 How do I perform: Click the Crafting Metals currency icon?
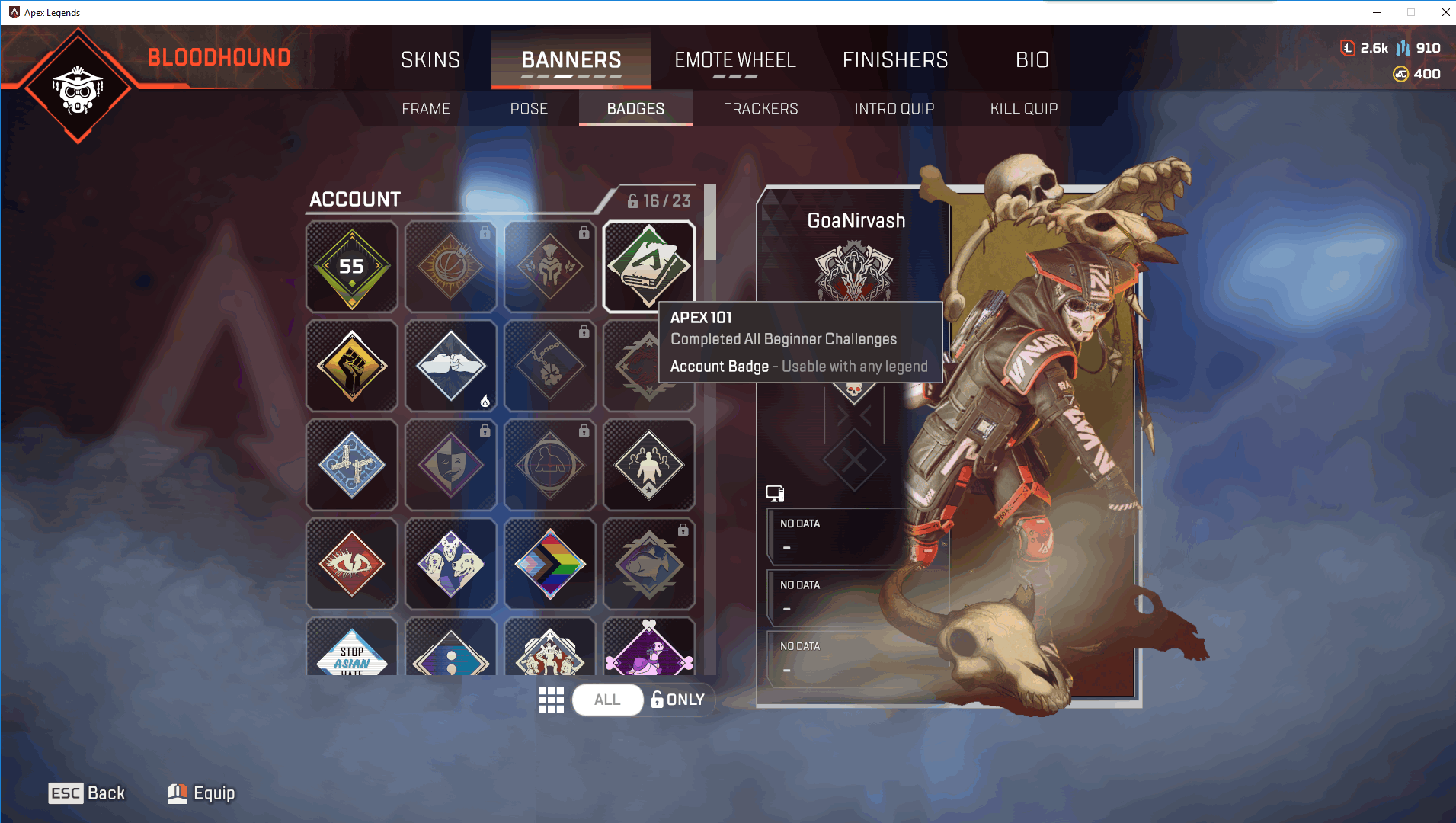point(1403,47)
